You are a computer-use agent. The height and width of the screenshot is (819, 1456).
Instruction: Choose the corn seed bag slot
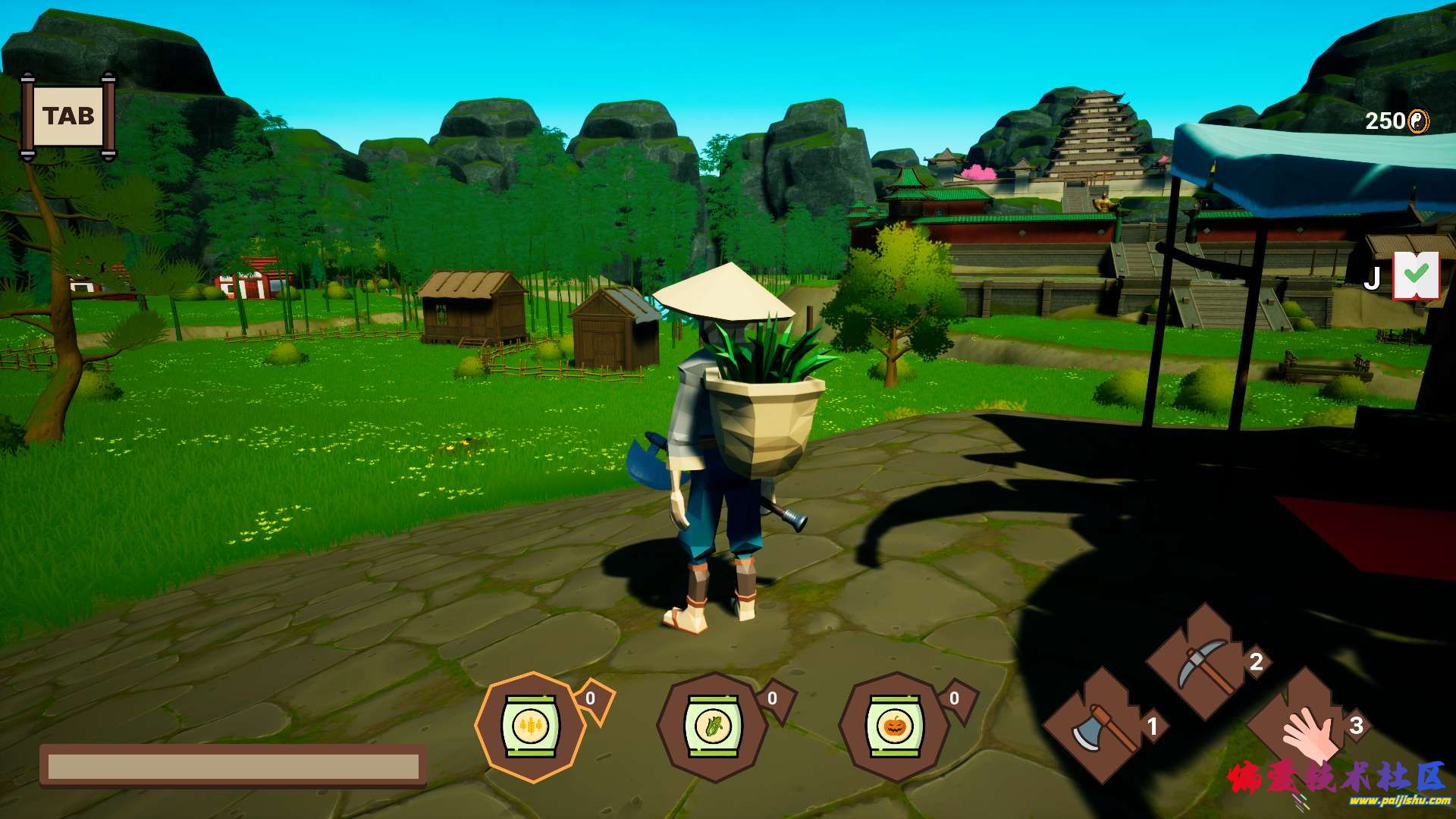(712, 726)
